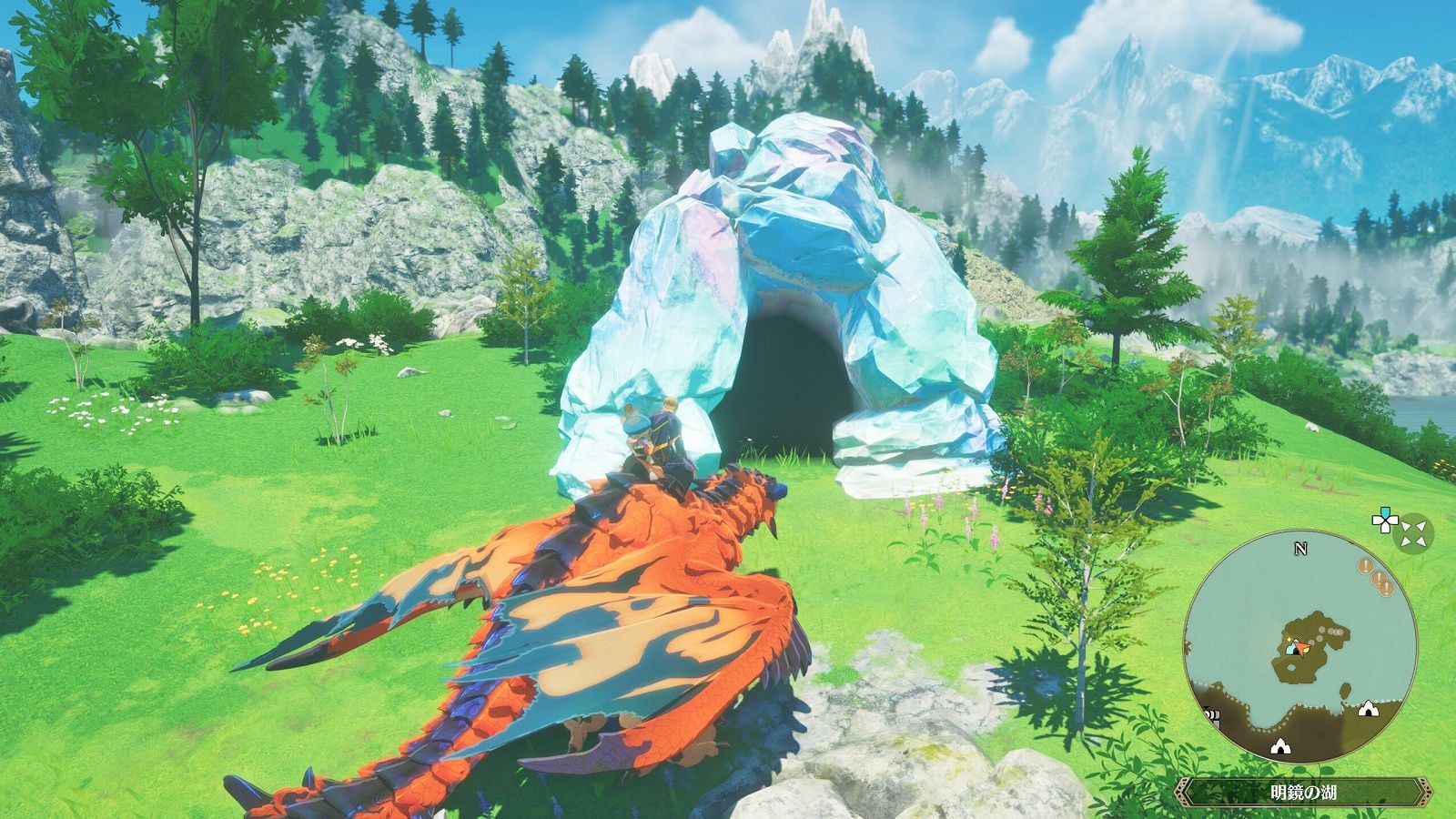This screenshot has height=819, width=1456.
Task: Select the blue crystal den marker on the minimap
Action: tap(1291, 648)
